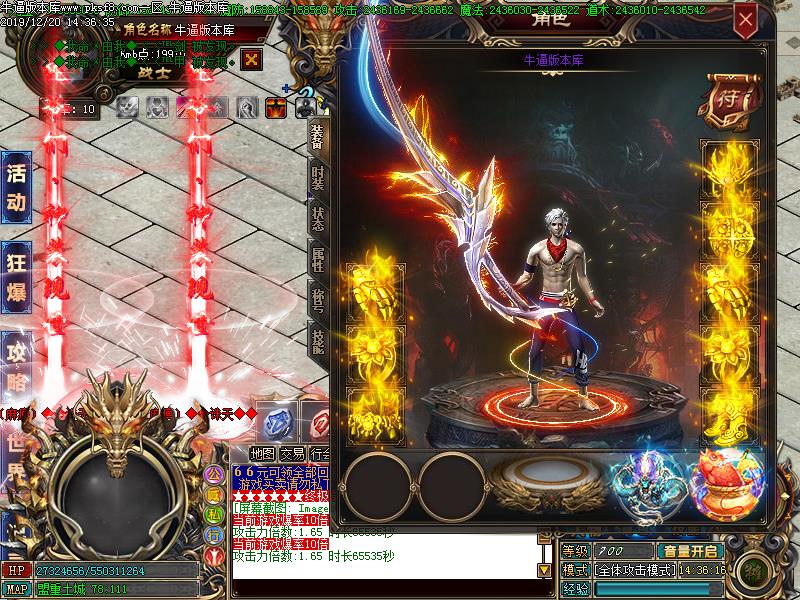Show the 属性 attributes tab
Image resolution: width=800 pixels, height=600 pixels.
pyautogui.click(x=317, y=263)
